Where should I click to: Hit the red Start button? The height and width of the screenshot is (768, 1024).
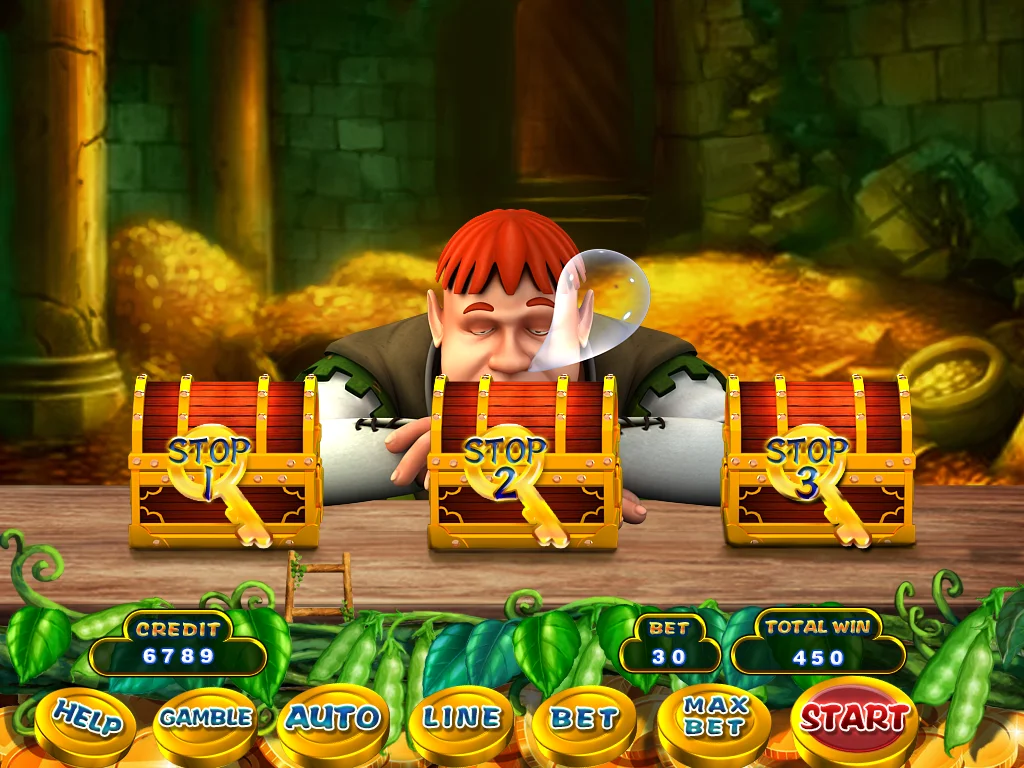point(854,717)
